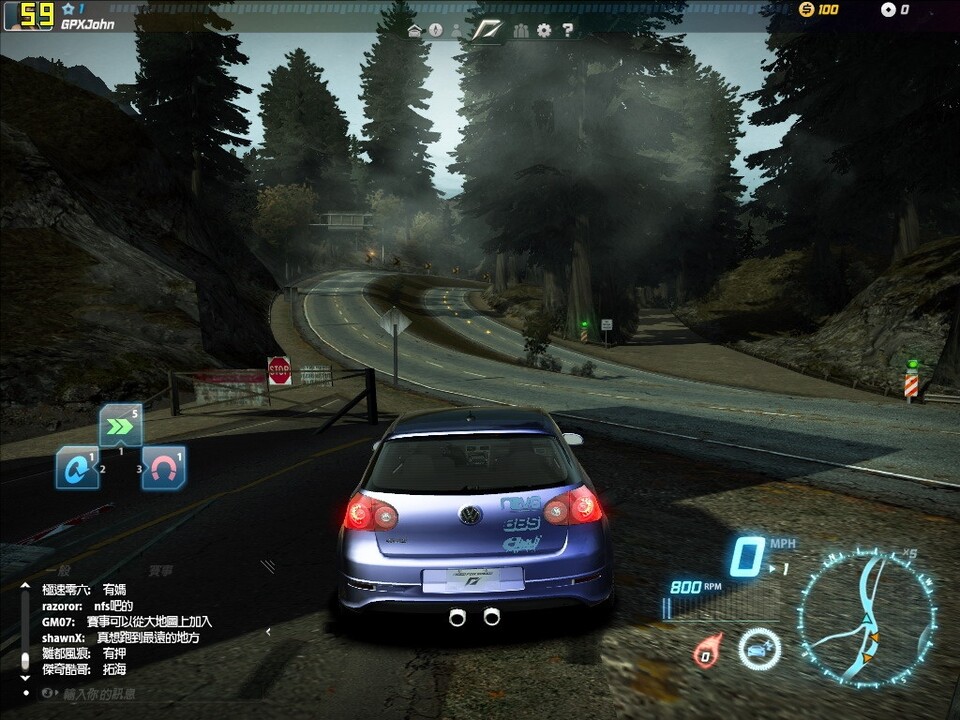Screen dimensions: 960x720
Task: Click the single-person profile icon
Action: tap(457, 31)
